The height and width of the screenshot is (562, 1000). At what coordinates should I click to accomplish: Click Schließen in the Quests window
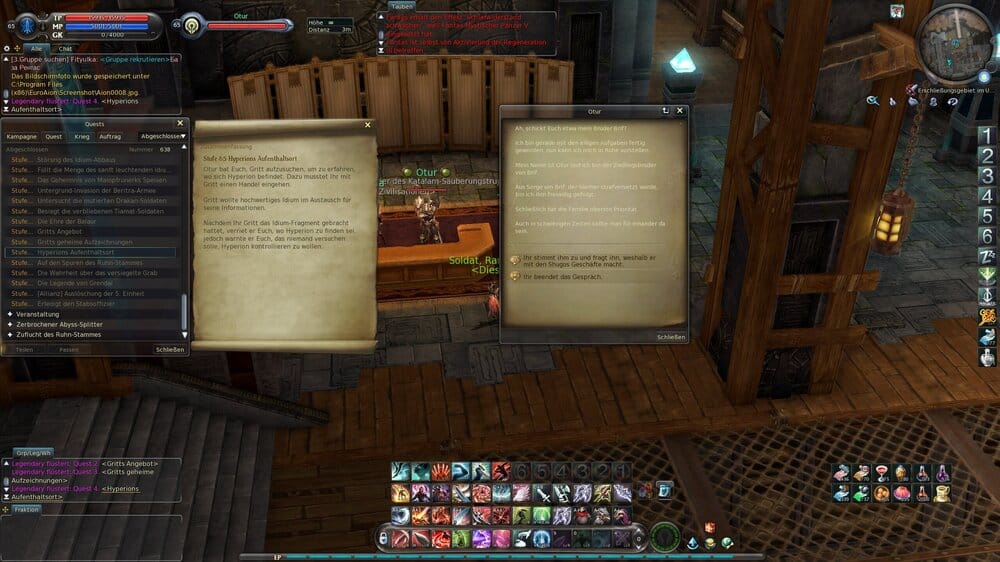pos(169,350)
